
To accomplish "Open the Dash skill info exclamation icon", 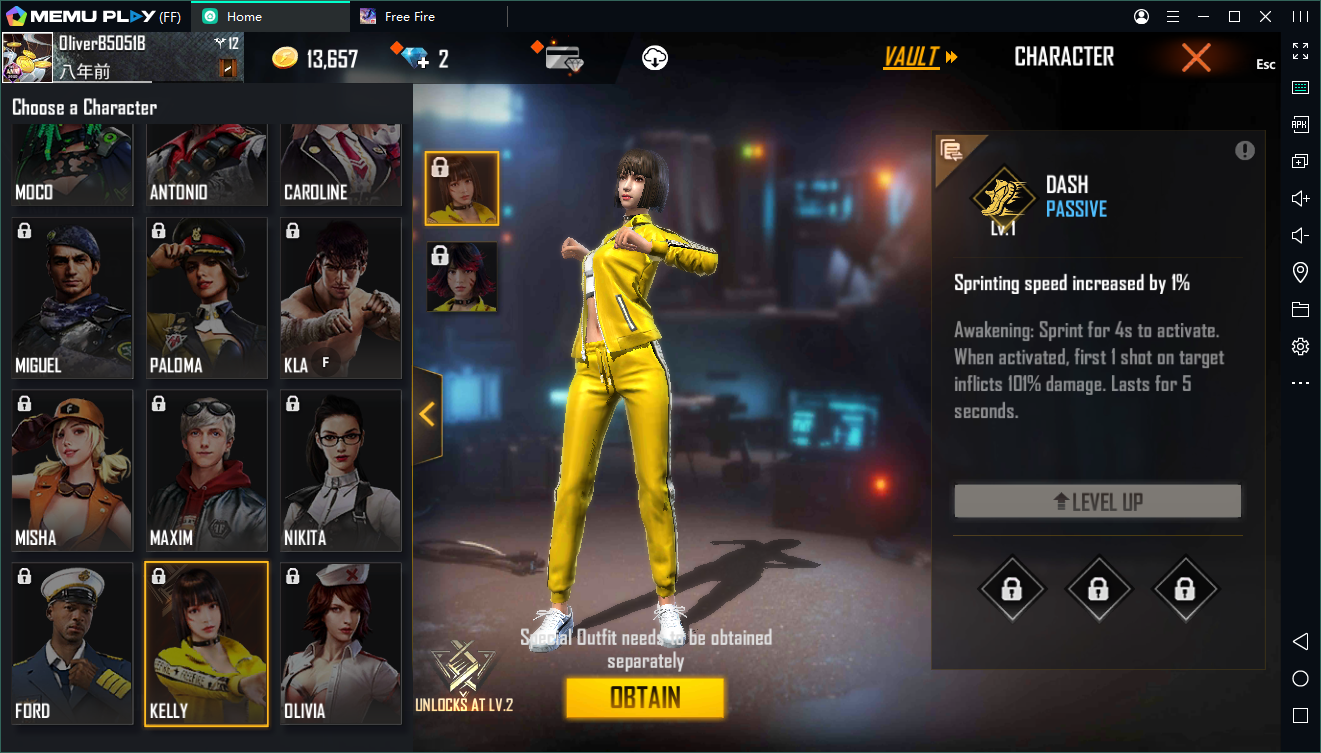I will tap(1244, 150).
